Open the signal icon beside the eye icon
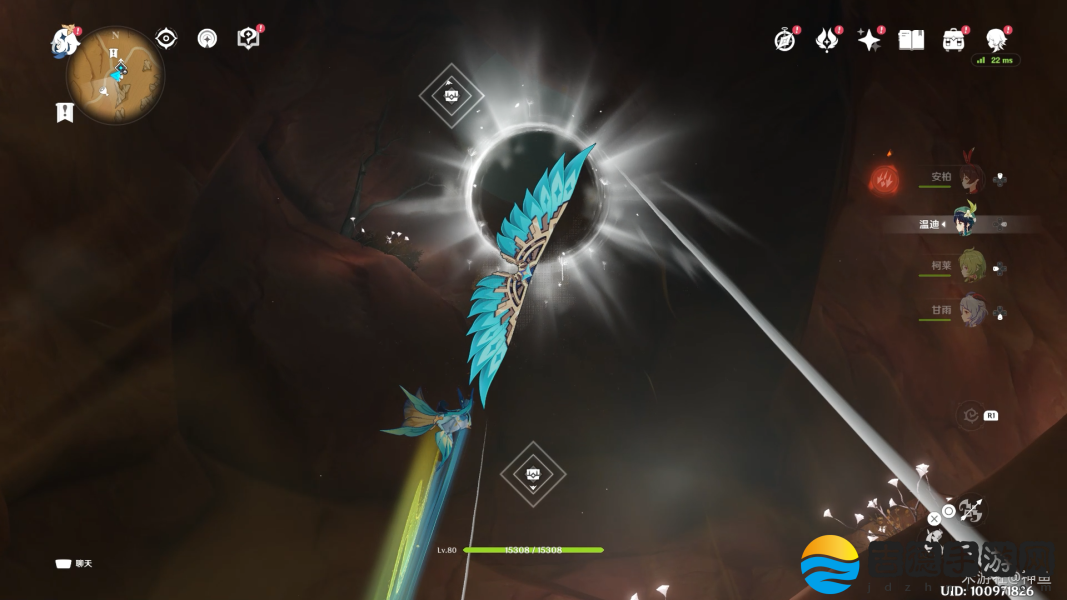 [207, 39]
